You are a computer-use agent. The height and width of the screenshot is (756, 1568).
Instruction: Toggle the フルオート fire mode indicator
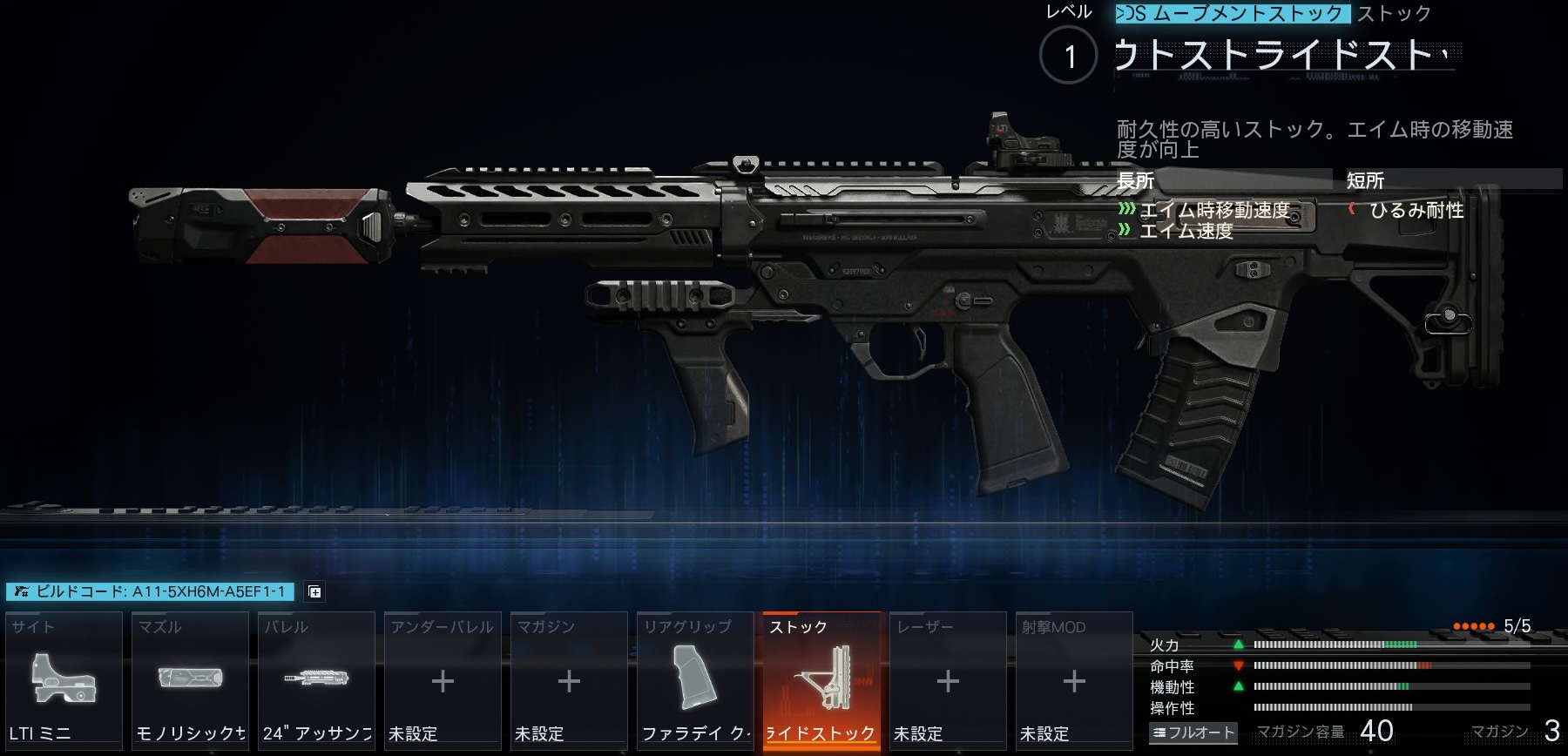(1193, 732)
